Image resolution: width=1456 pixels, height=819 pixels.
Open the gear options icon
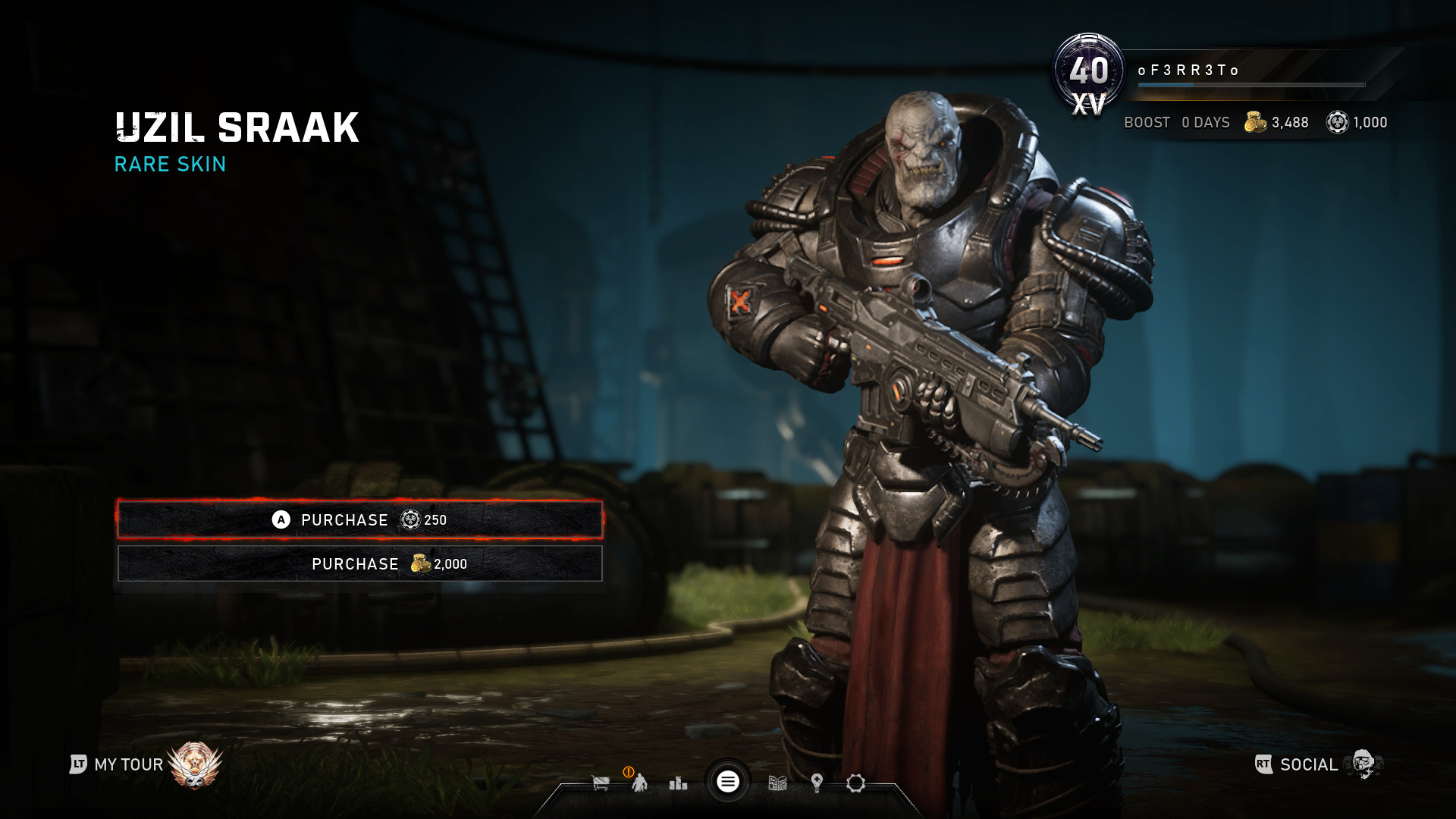tap(855, 783)
